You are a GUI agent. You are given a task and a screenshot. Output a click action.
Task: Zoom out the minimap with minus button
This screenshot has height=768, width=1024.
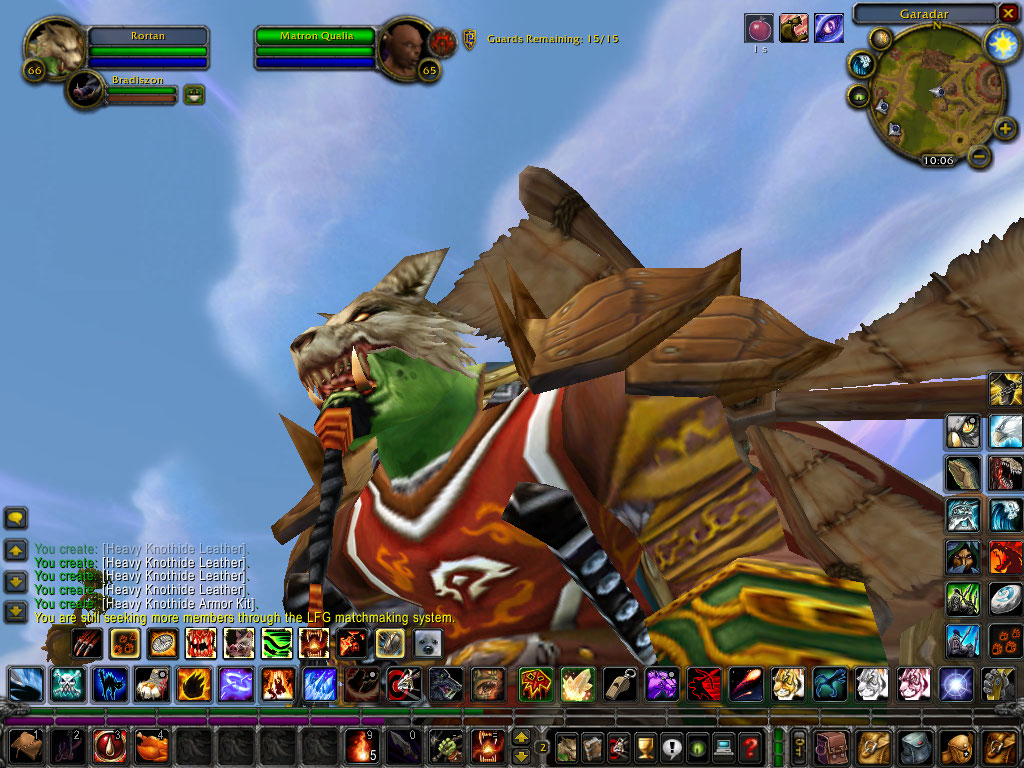pos(980,156)
